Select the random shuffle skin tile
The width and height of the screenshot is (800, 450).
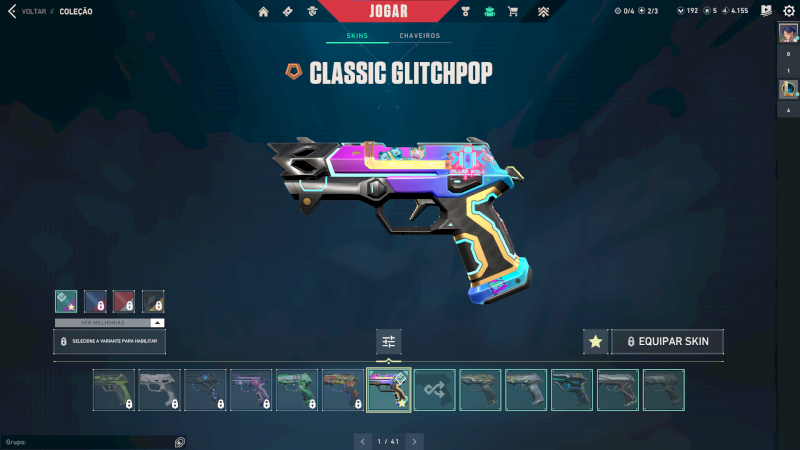click(x=435, y=390)
